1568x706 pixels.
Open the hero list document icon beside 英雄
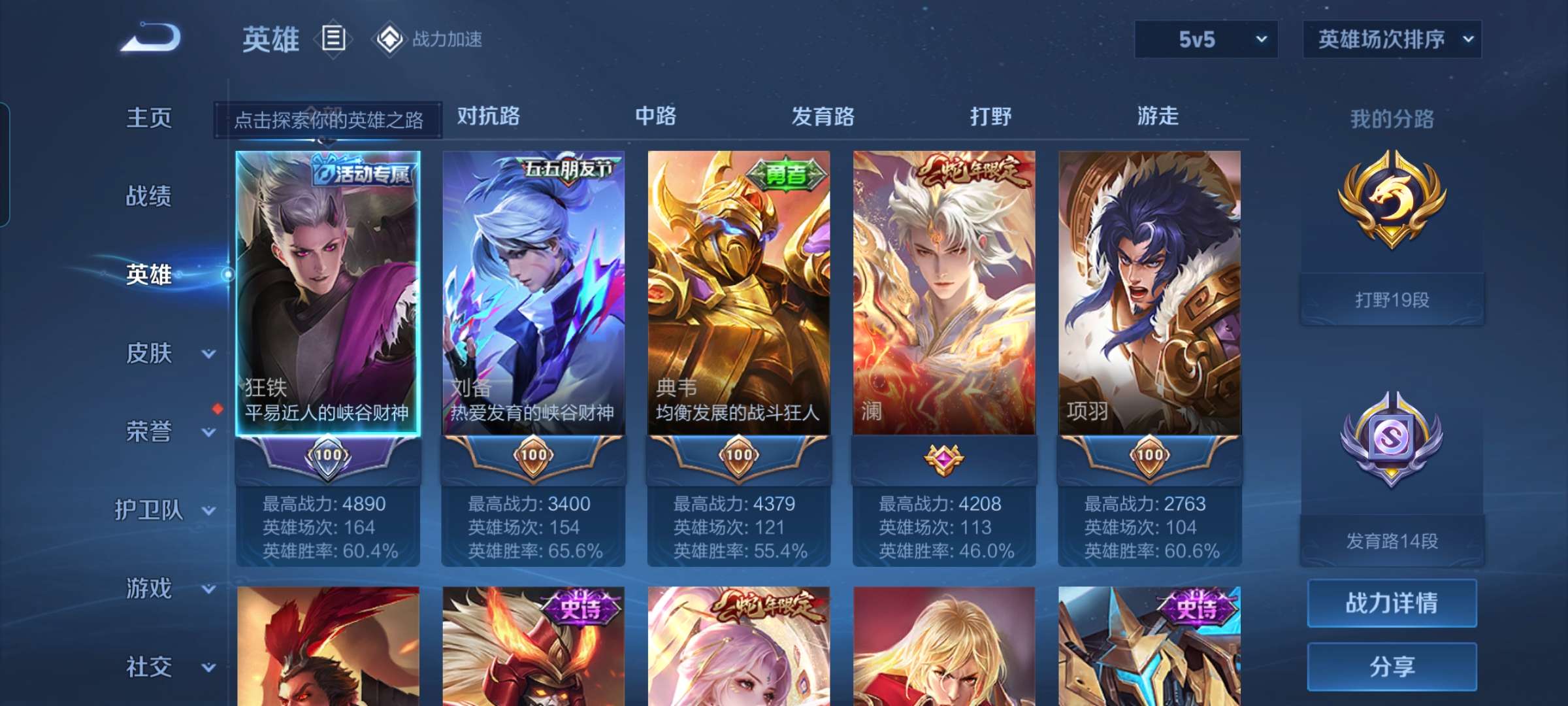click(333, 39)
